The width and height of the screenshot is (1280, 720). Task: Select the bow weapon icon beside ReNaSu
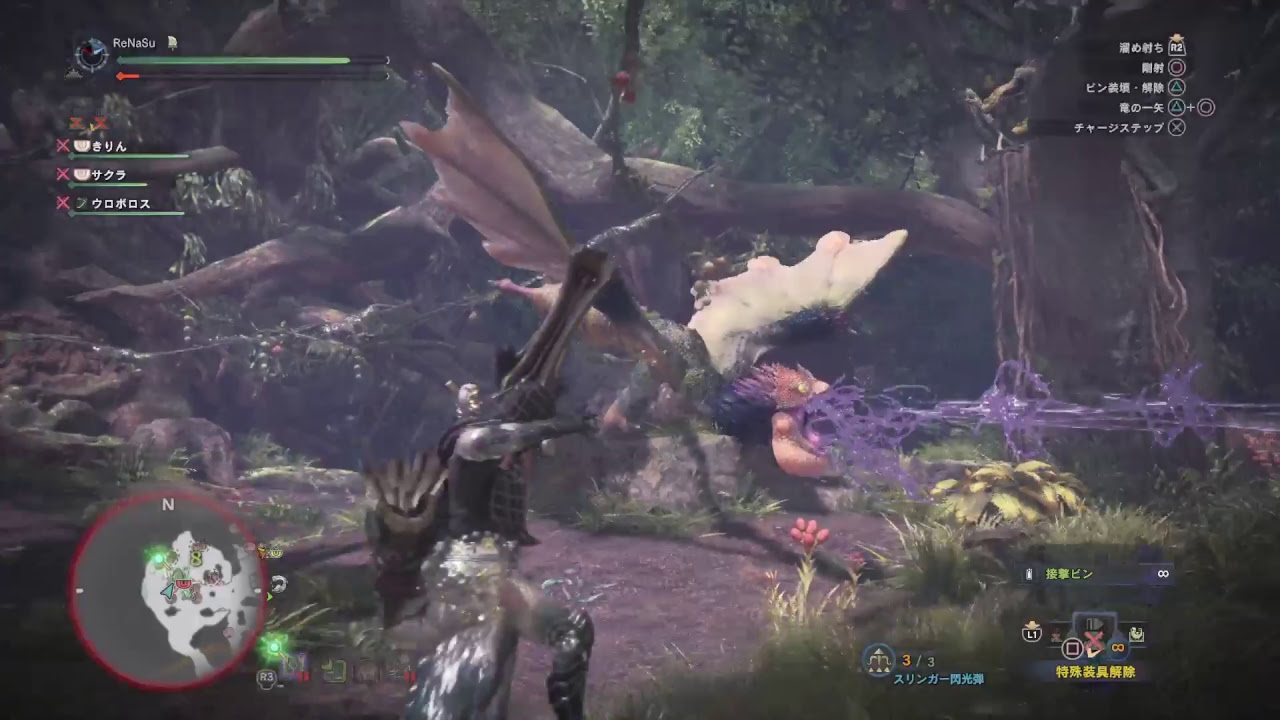coord(171,42)
